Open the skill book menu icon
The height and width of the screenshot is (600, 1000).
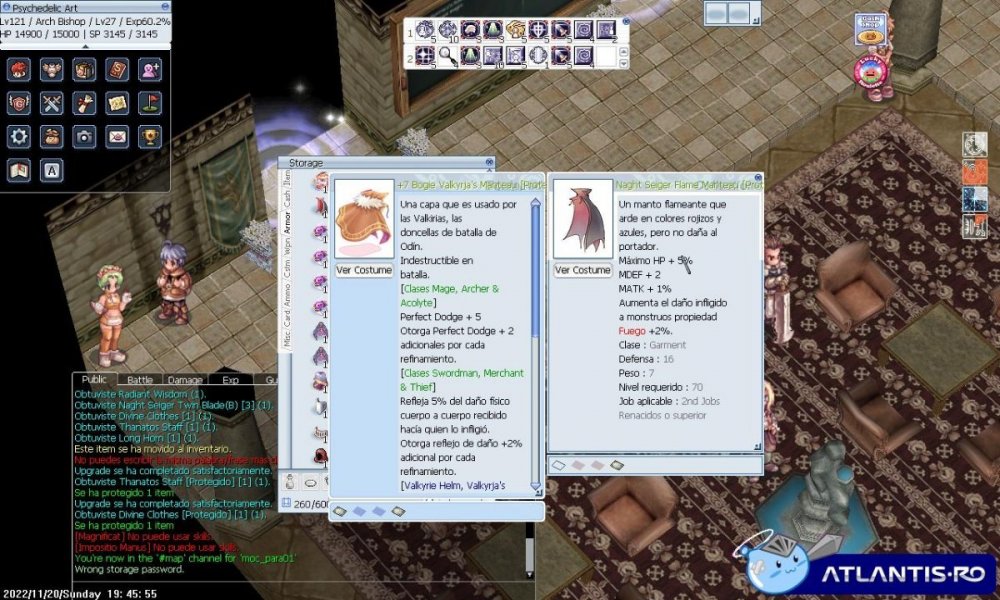click(x=118, y=70)
